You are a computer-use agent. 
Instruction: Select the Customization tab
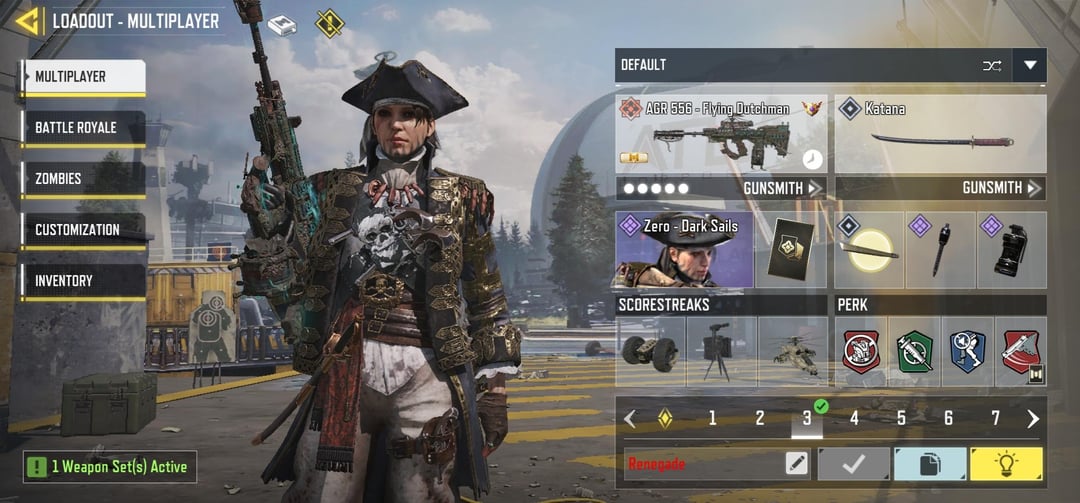[84, 230]
